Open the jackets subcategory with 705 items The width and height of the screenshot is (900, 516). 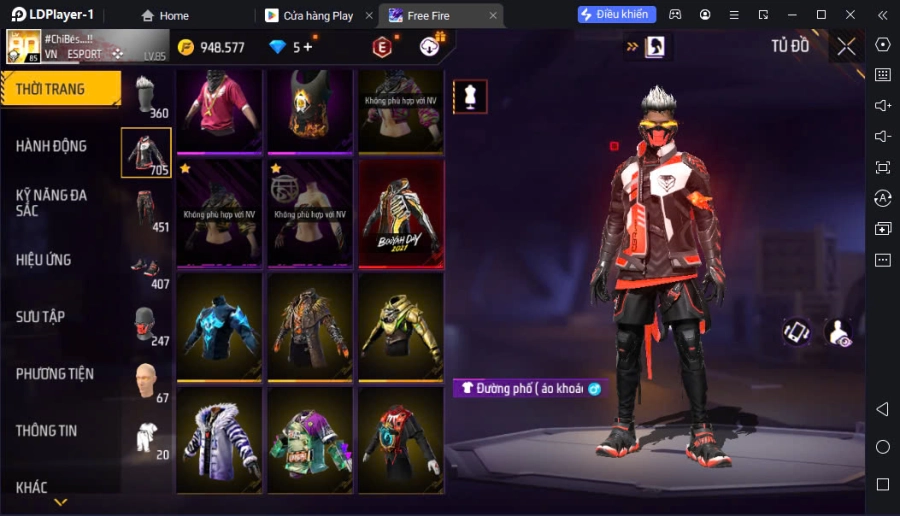[x=146, y=153]
